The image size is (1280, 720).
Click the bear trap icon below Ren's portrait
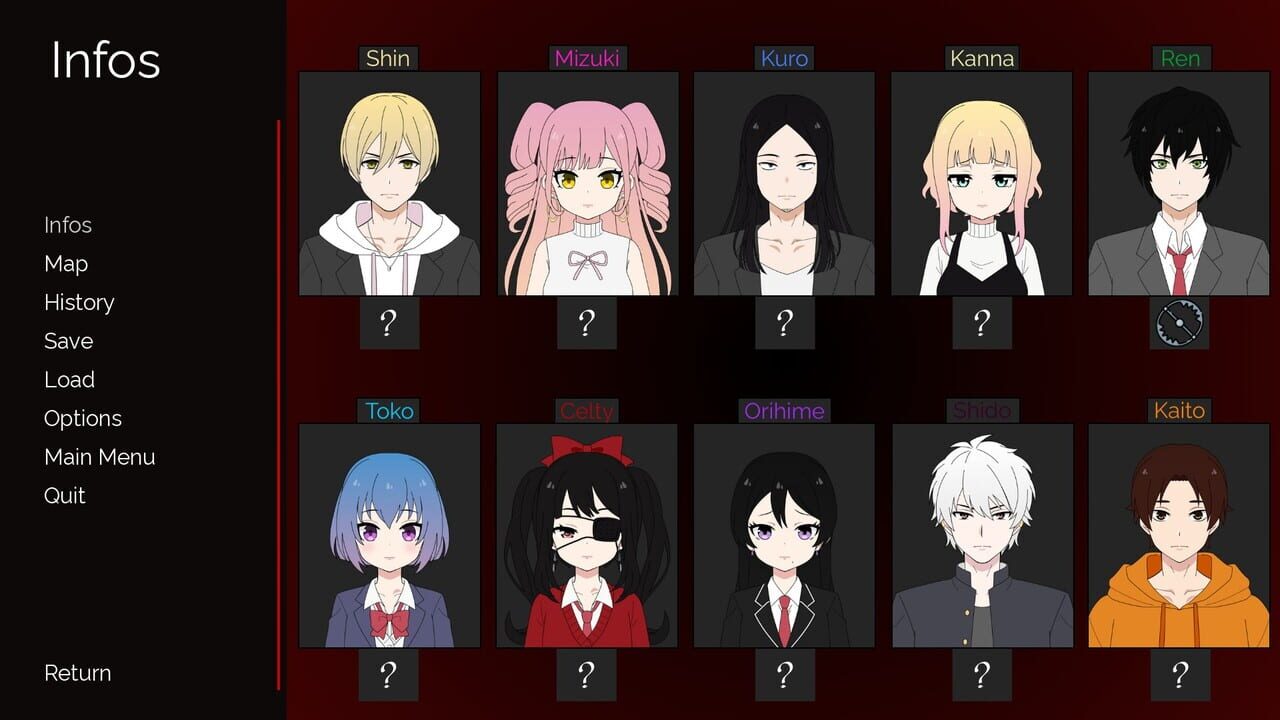tap(1180, 322)
